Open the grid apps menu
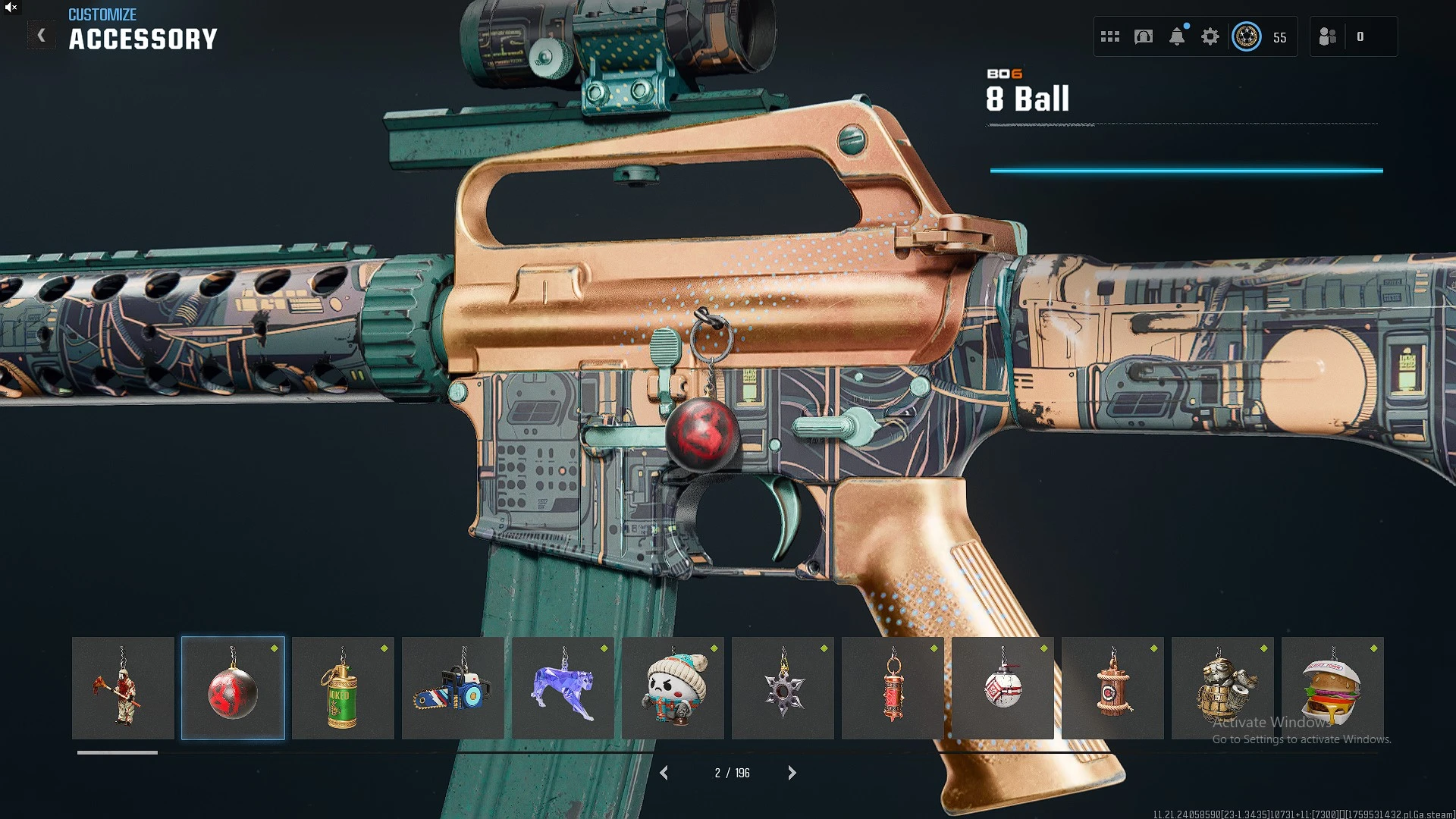Screen dimensions: 1456x819 (1110, 36)
